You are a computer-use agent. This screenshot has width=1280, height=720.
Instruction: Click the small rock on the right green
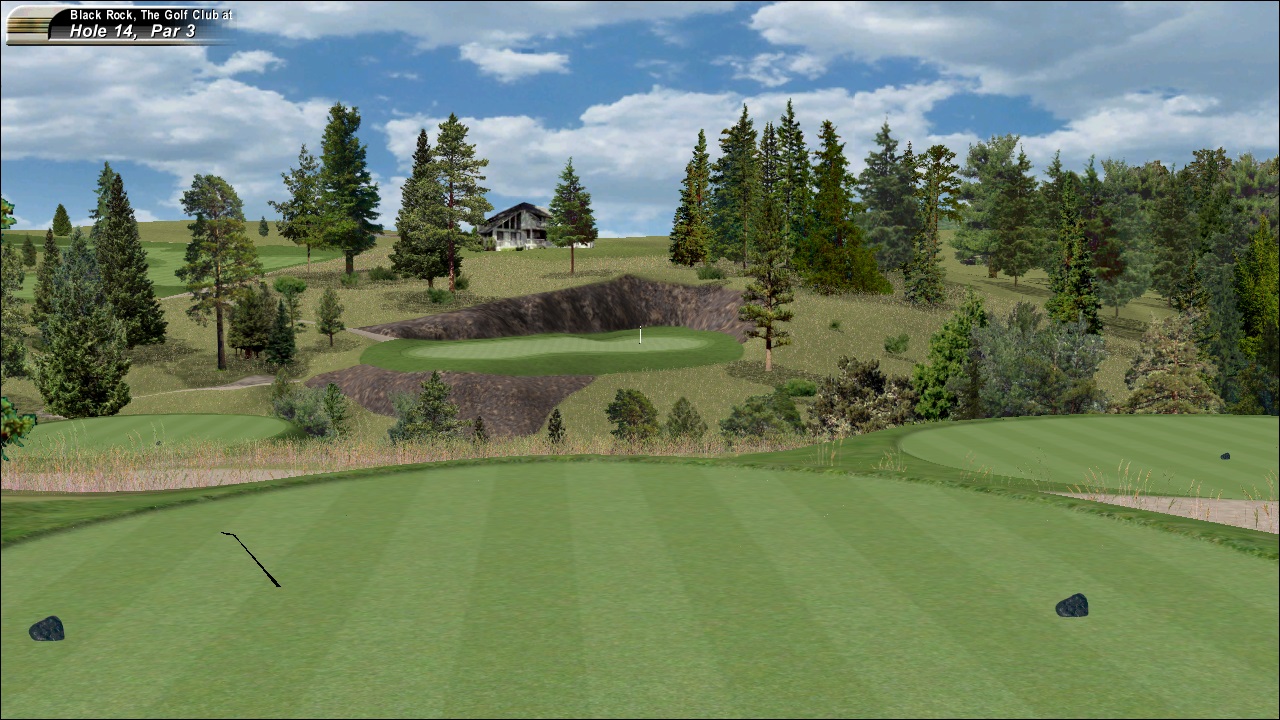pyautogui.click(x=1227, y=458)
